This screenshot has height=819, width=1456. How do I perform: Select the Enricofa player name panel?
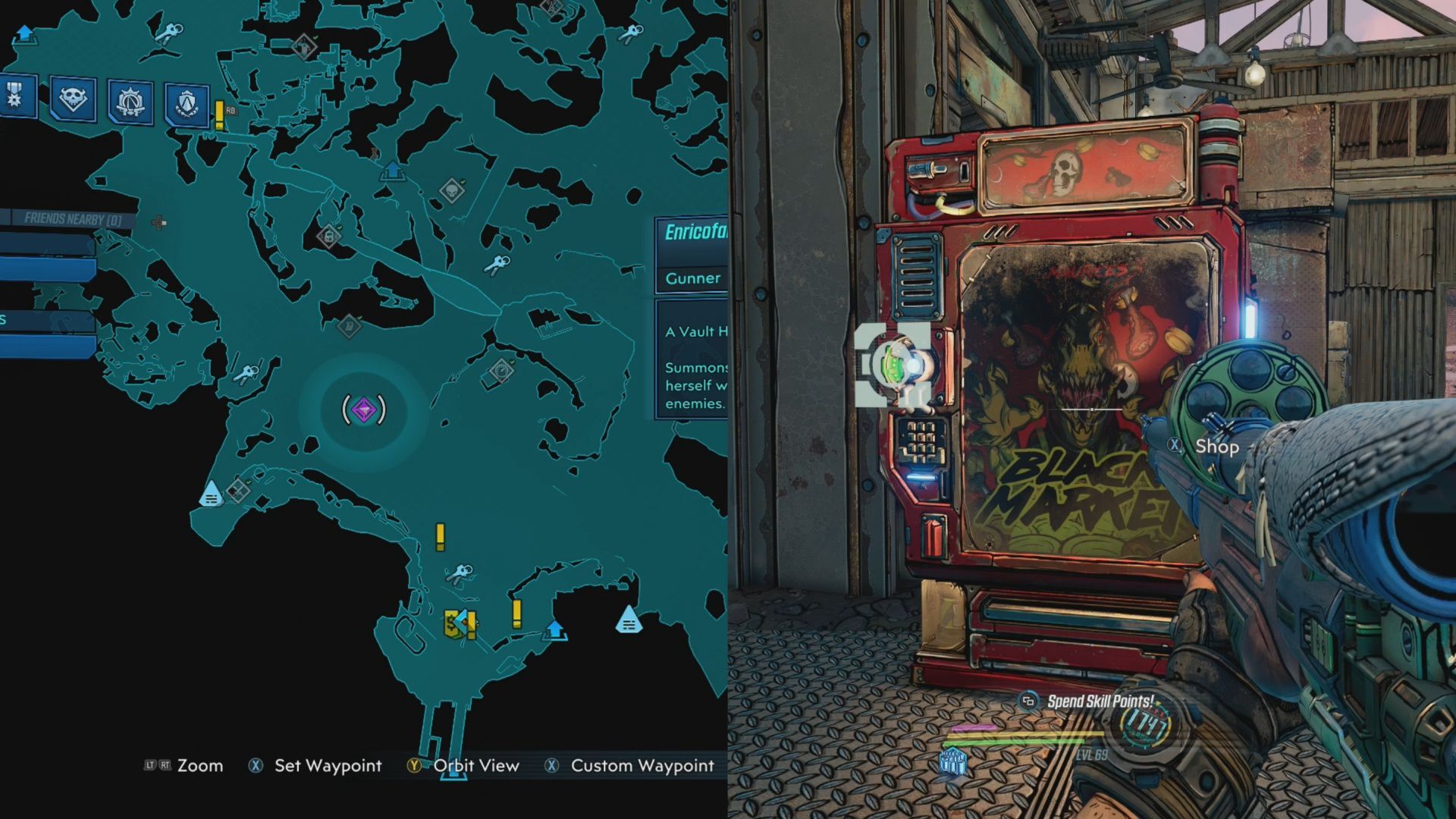[x=692, y=232]
